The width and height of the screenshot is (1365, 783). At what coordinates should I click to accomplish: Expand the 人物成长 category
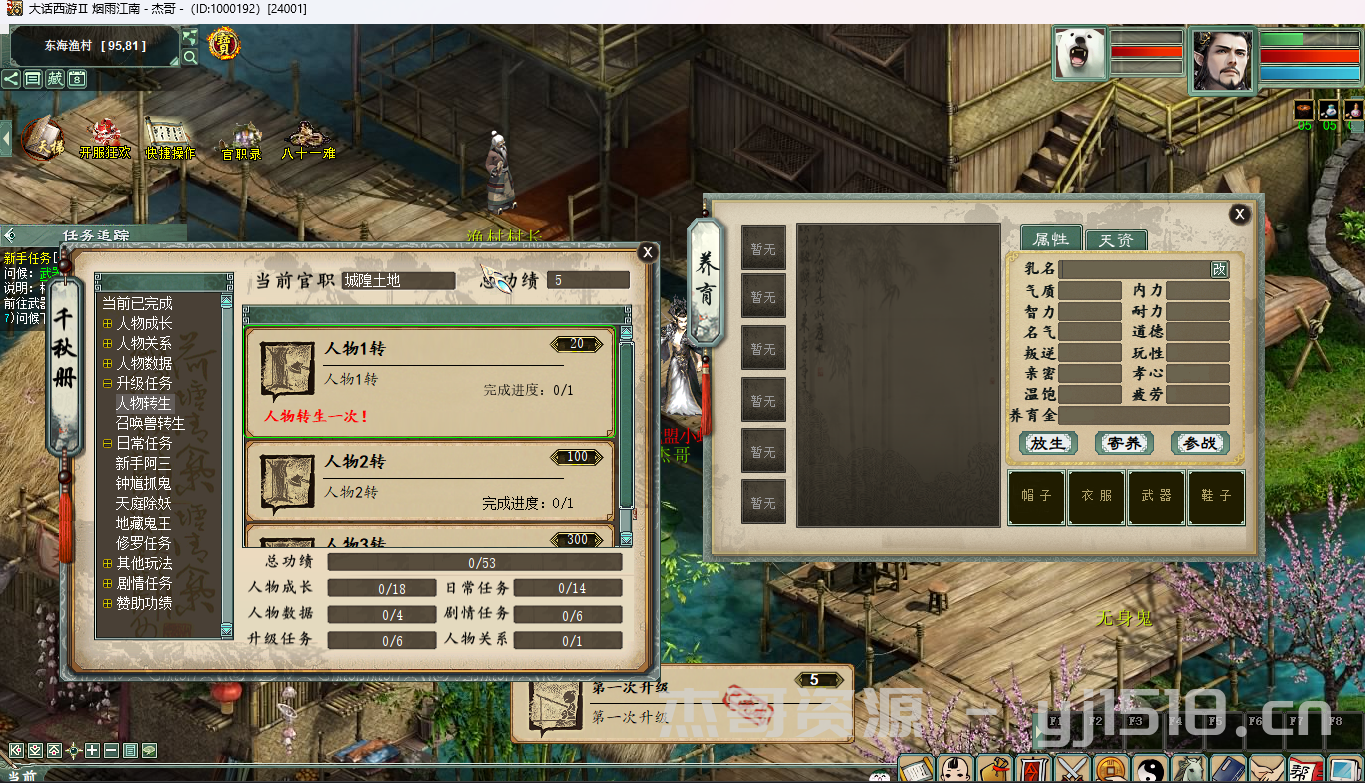pyautogui.click(x=108, y=324)
